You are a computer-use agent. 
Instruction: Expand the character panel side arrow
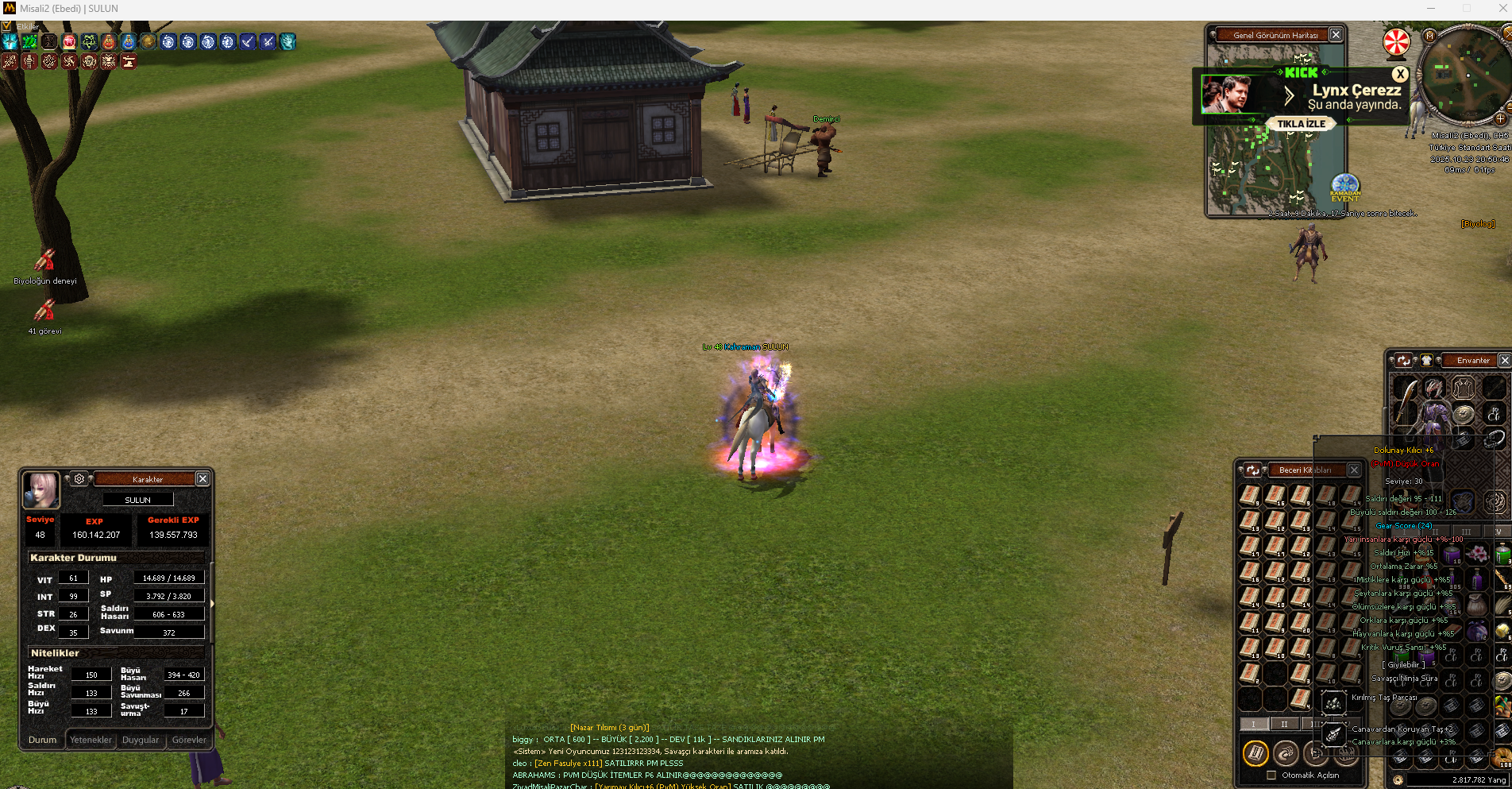click(x=211, y=604)
